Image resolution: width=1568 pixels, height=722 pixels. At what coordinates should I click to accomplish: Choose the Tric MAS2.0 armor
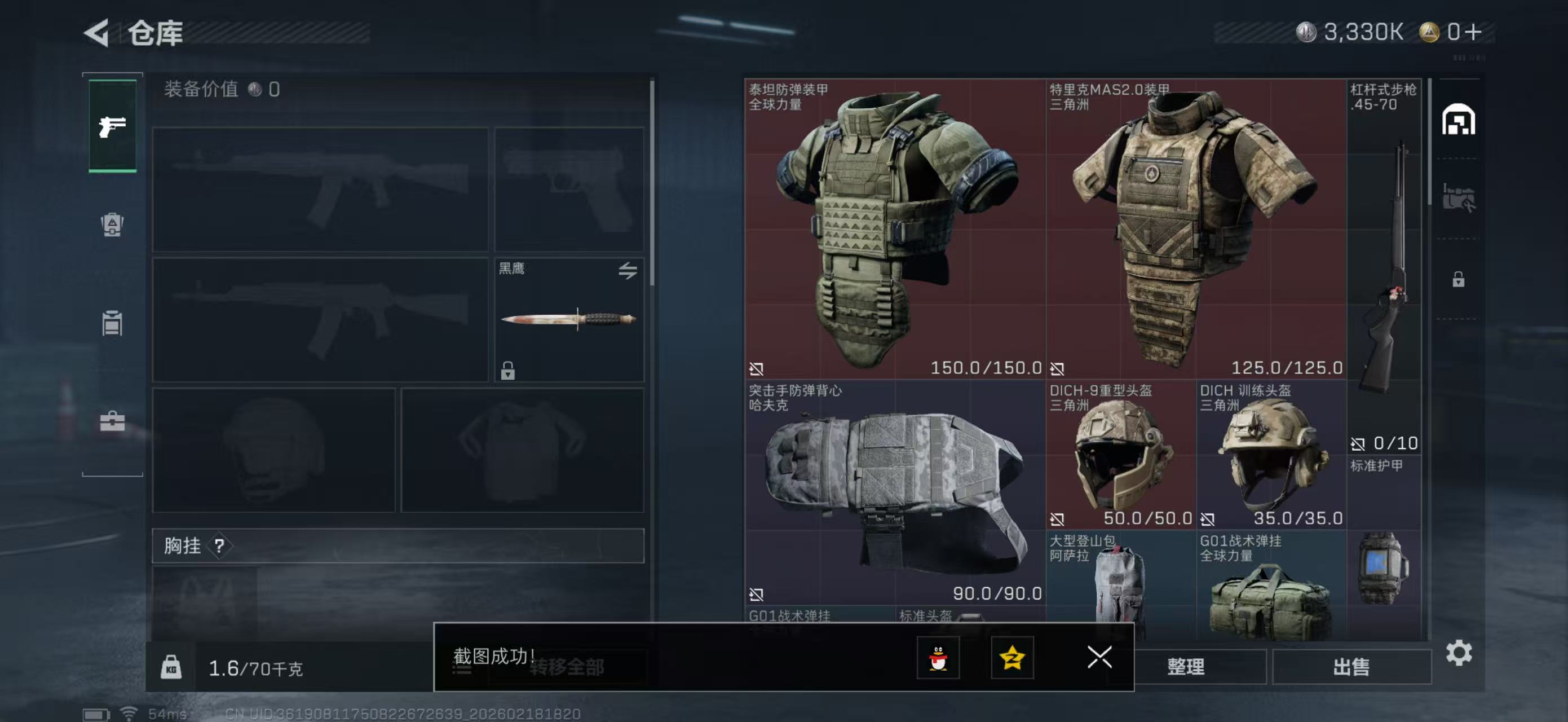1195,229
